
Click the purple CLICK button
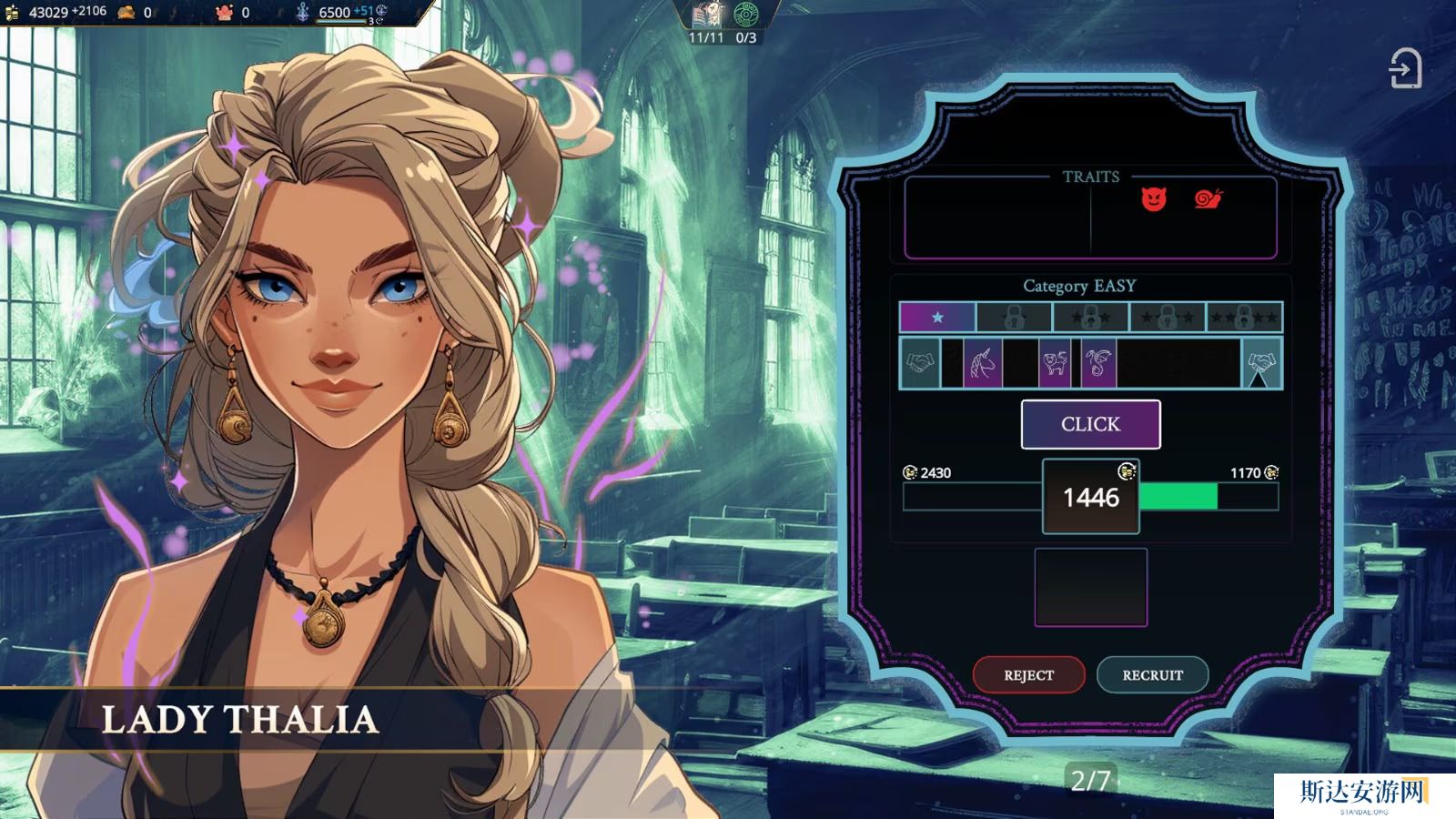[1090, 424]
